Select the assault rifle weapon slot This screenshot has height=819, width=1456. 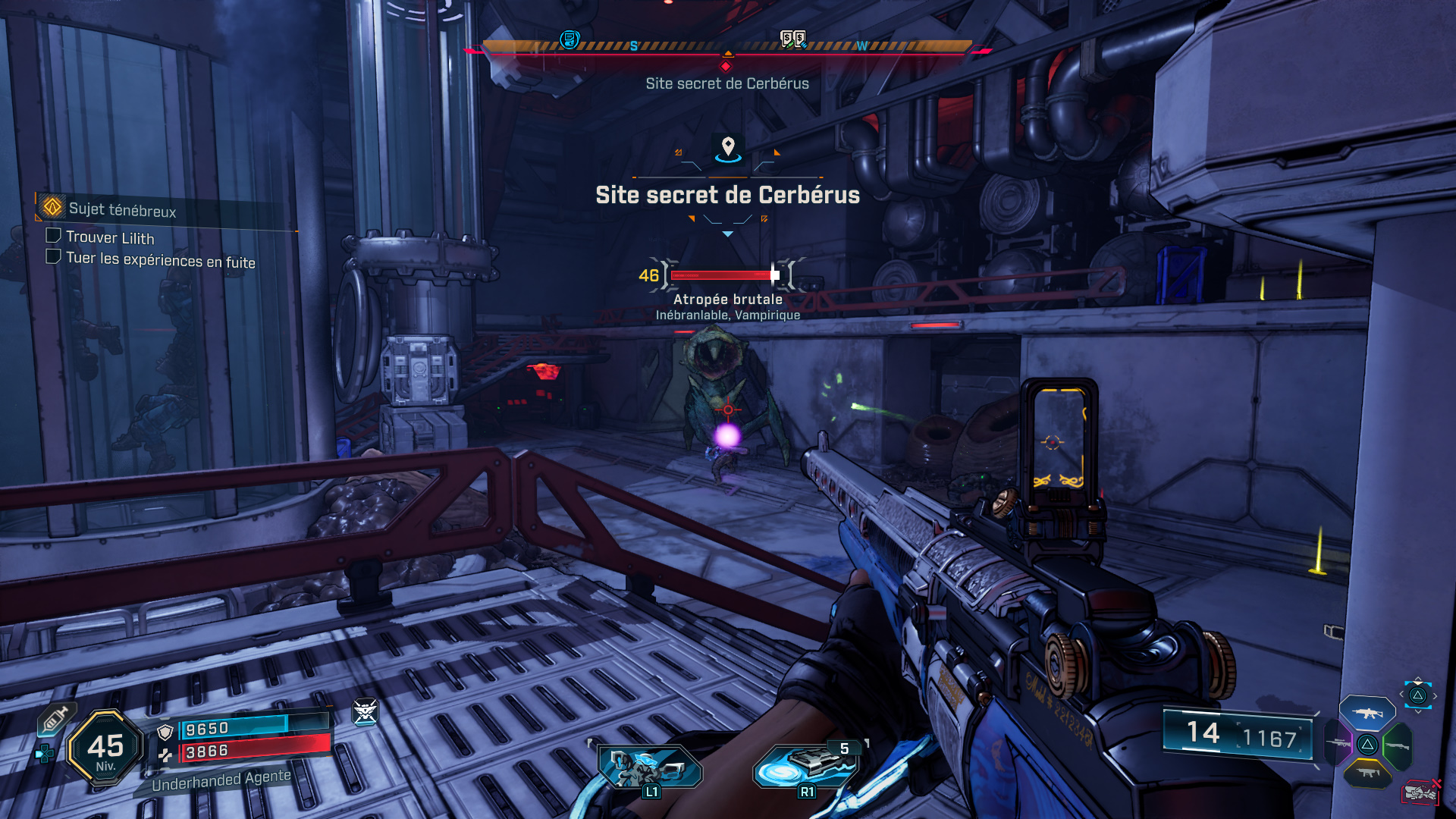(x=1367, y=713)
